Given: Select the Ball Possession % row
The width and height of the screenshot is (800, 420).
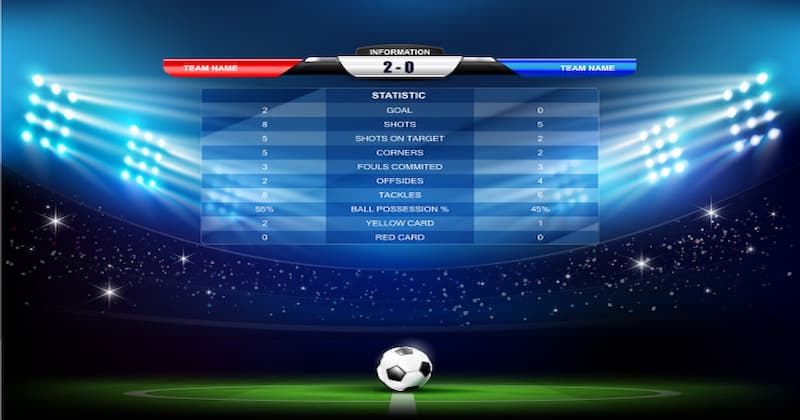Looking at the screenshot, I should pos(399,209).
